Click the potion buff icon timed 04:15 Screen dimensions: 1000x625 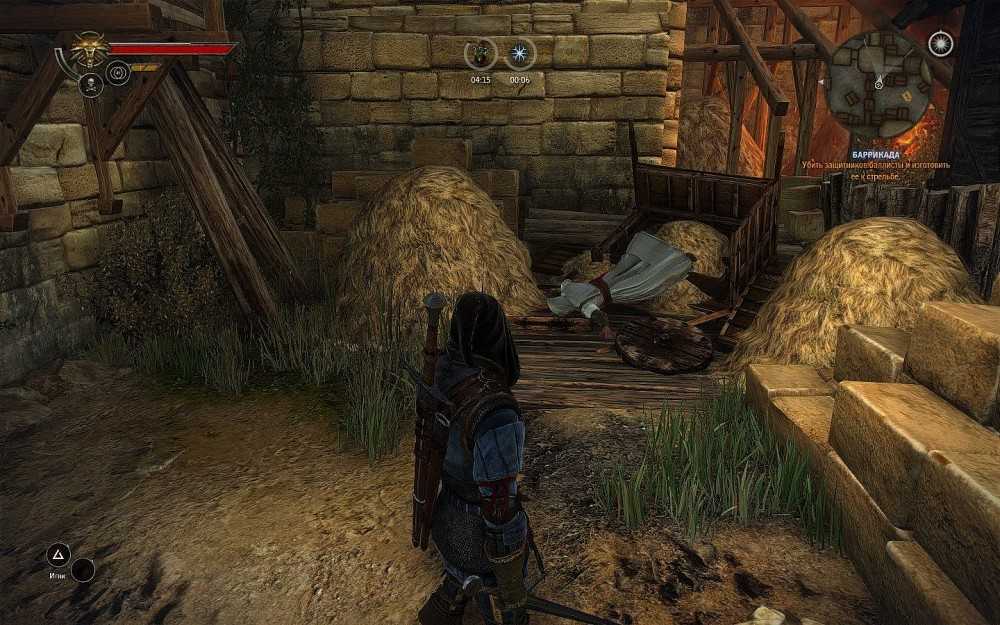[481, 54]
